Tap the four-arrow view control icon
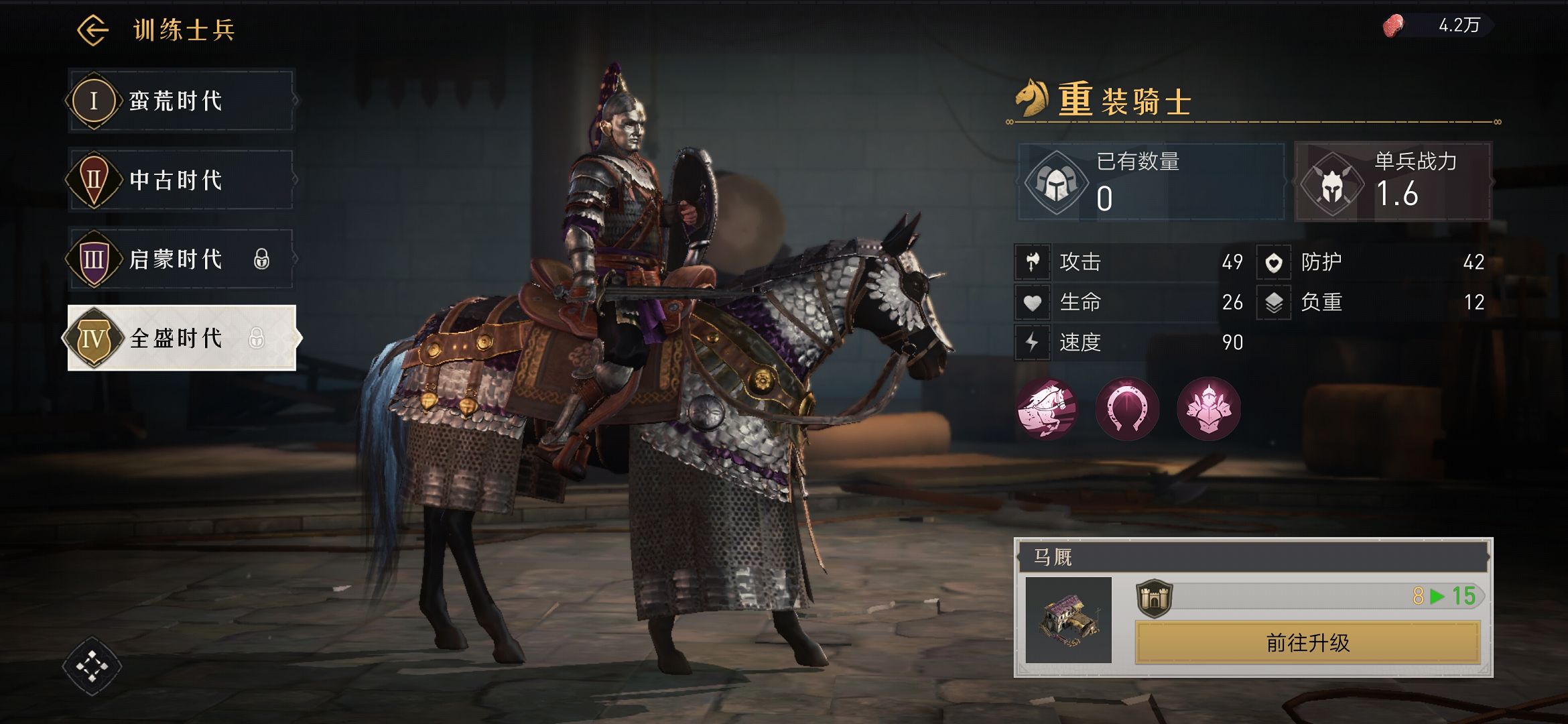 point(92,666)
